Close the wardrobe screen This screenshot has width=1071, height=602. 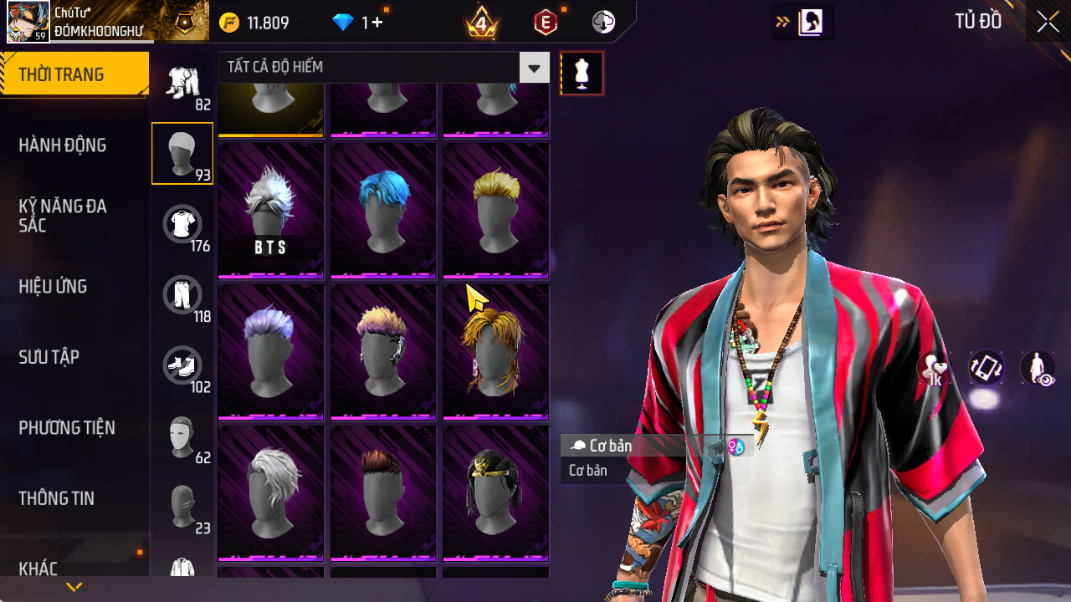[1047, 22]
